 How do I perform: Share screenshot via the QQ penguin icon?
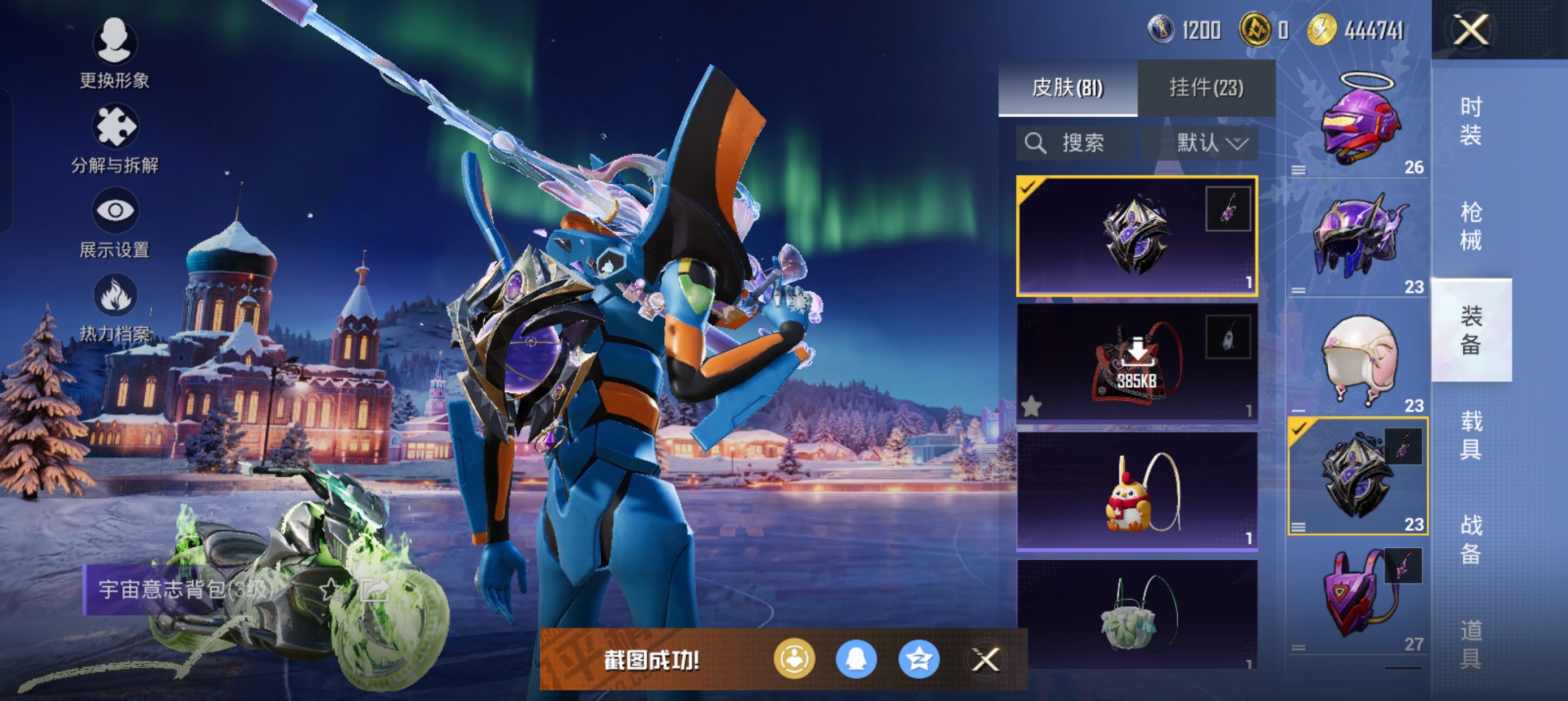click(x=856, y=660)
